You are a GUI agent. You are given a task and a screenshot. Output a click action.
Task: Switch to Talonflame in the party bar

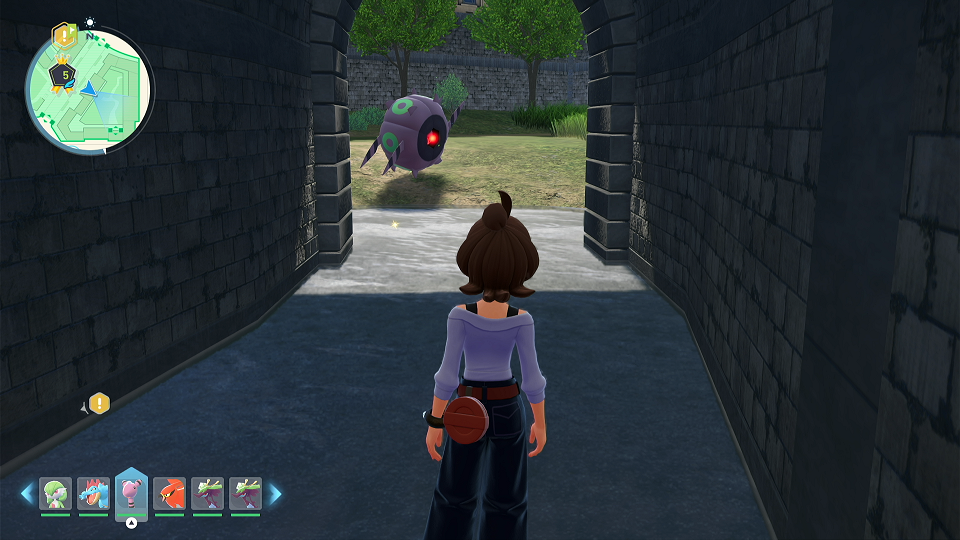[x=170, y=494]
